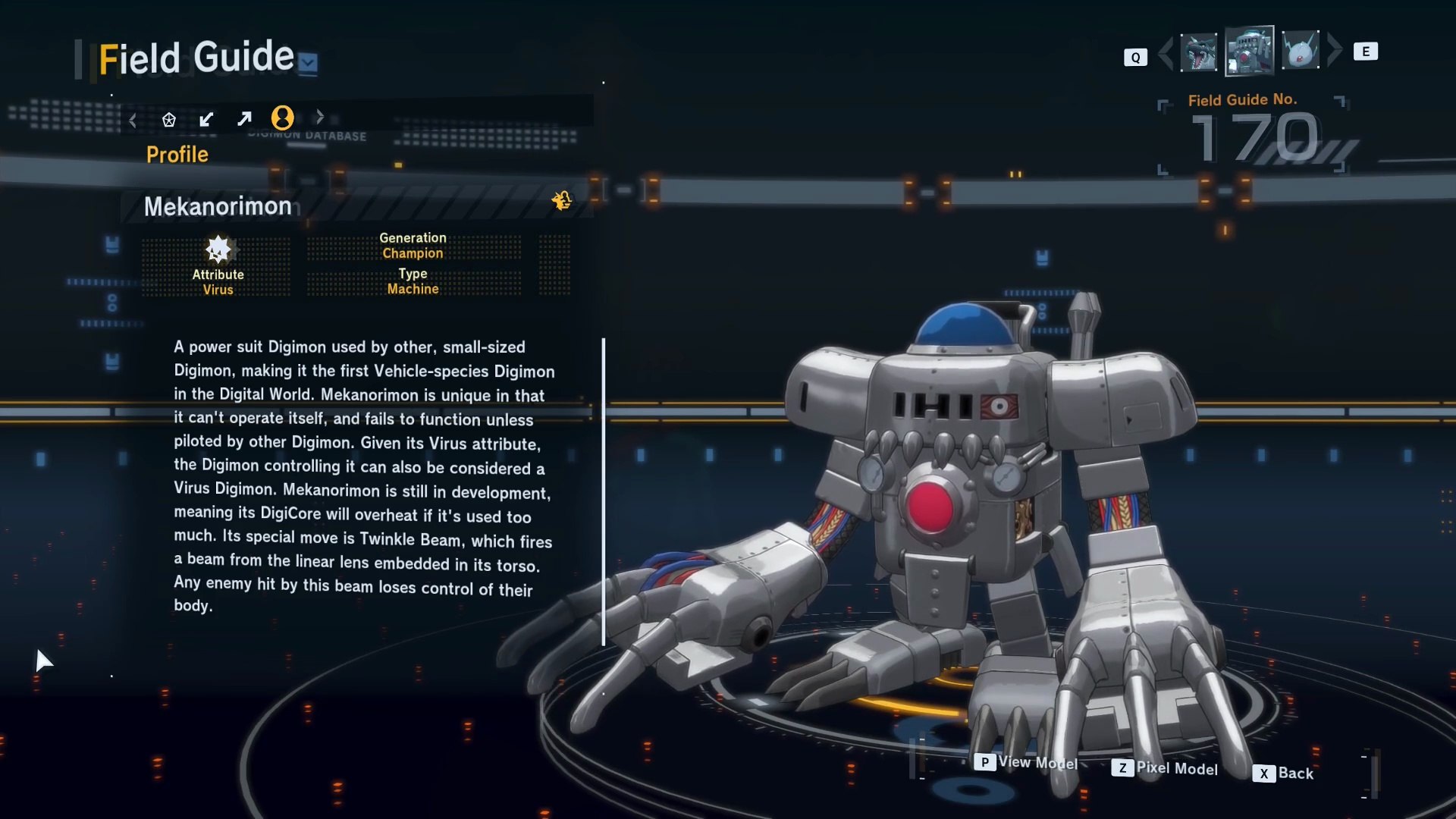
Task: Select the Mekanorimon thumbnail at top
Action: pos(1249,52)
